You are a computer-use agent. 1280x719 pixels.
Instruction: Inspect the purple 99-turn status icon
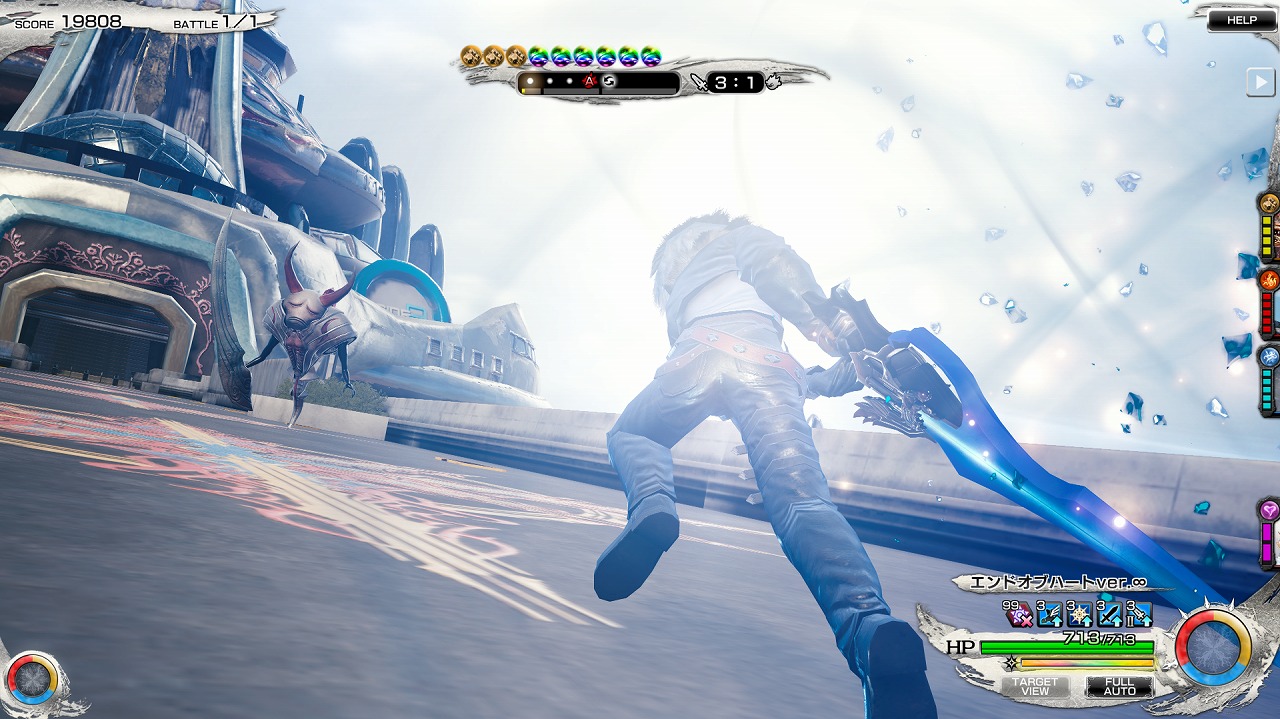coord(1020,614)
